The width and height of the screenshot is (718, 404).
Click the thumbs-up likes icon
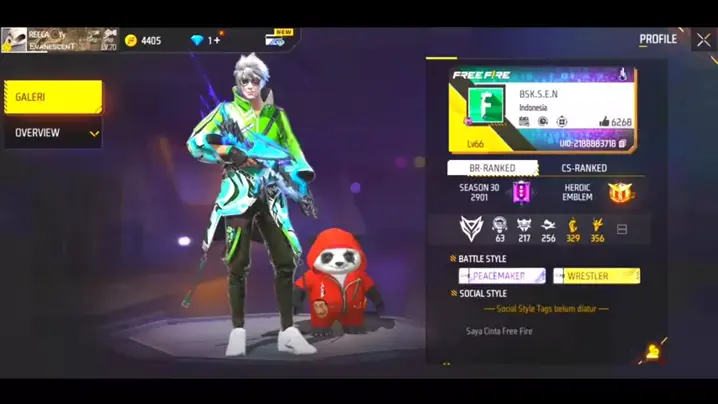604,122
